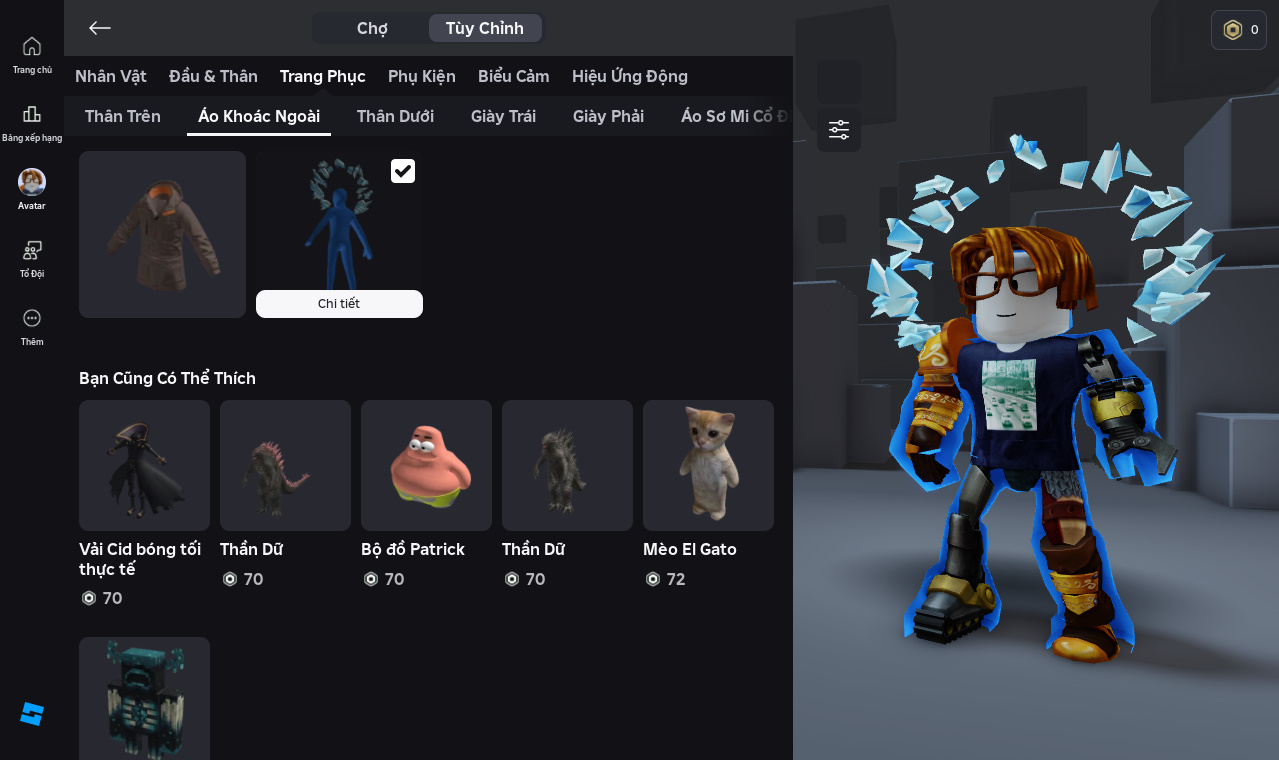This screenshot has height=760, width=1279.
Task: Switch to the Chợ tab
Action: point(372,28)
